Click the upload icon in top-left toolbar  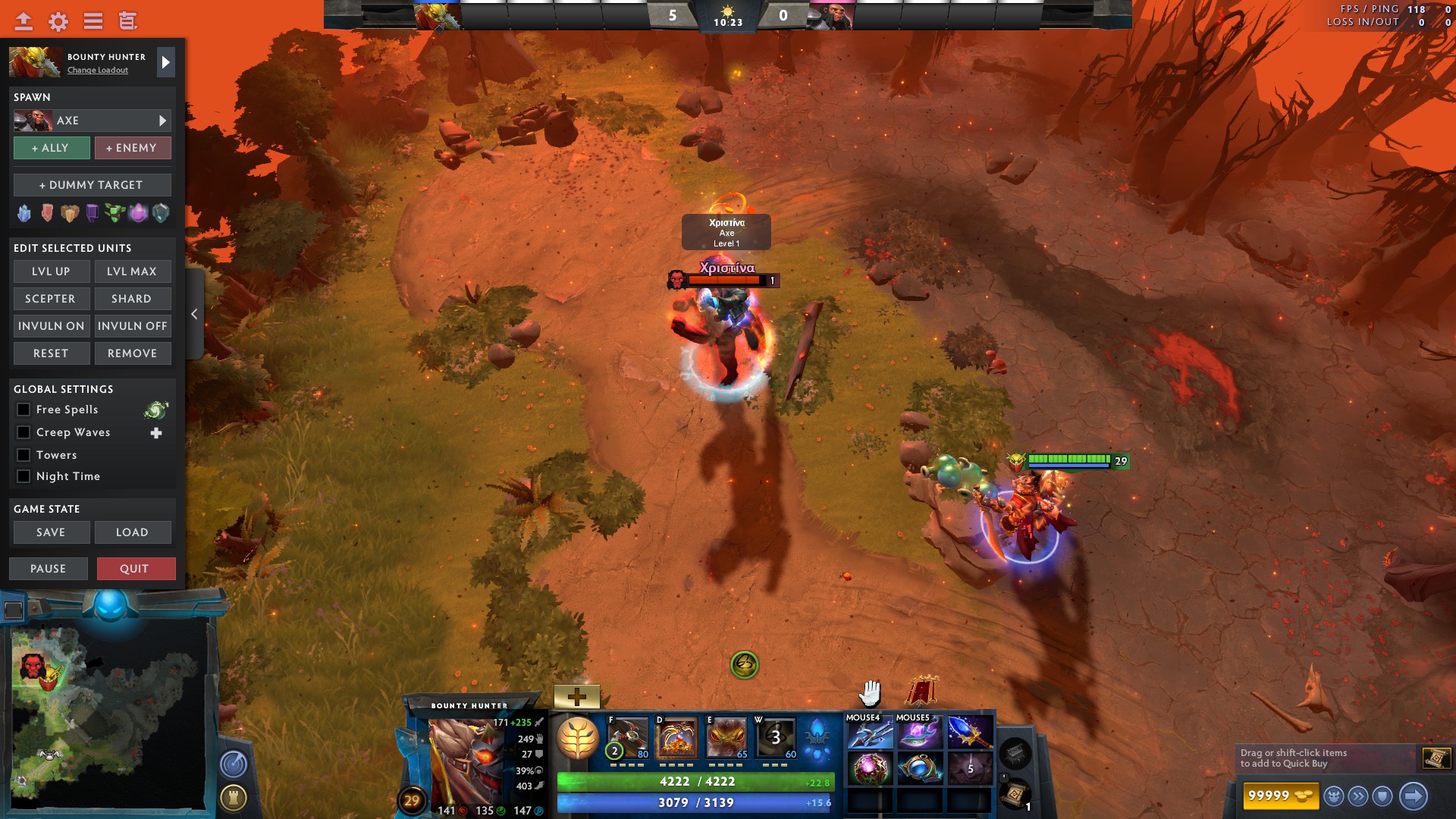click(x=23, y=21)
